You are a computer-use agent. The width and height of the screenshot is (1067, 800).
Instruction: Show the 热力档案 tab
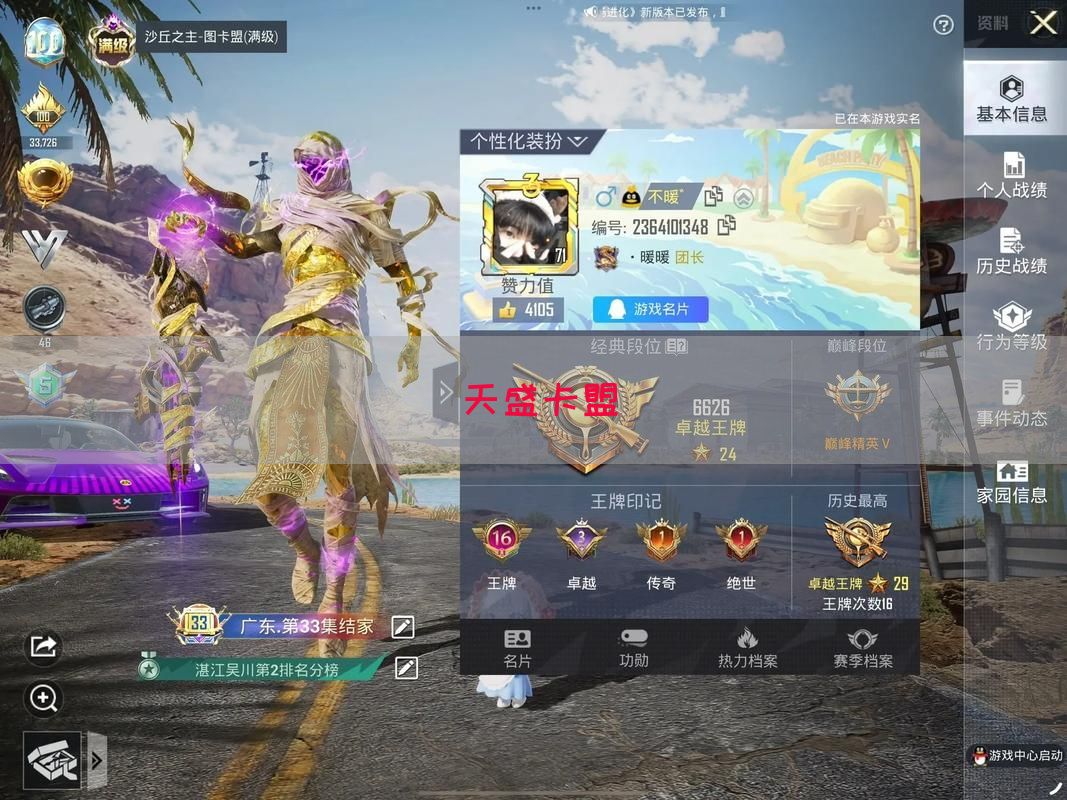[747, 648]
